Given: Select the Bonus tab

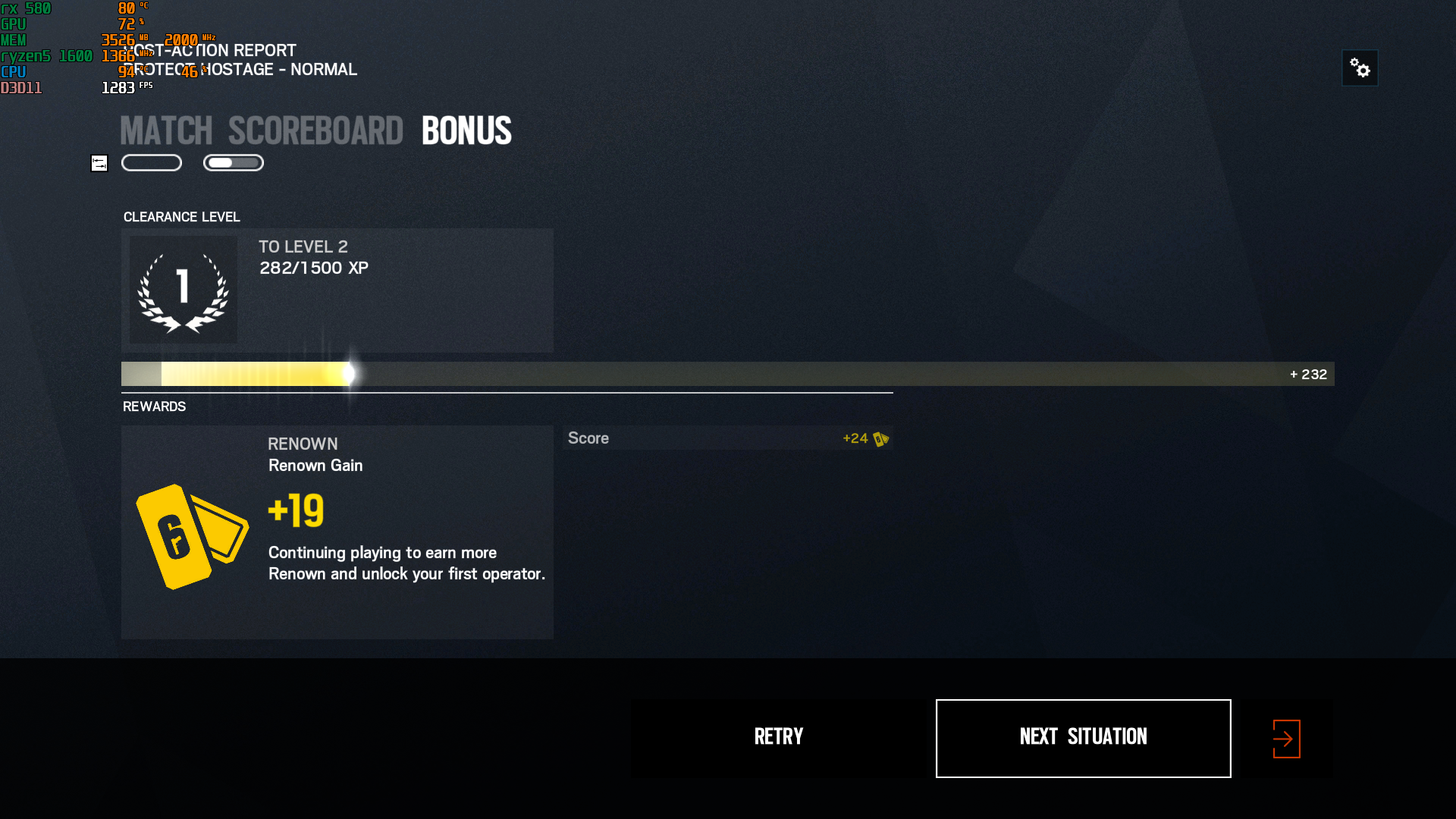Looking at the screenshot, I should 466,130.
